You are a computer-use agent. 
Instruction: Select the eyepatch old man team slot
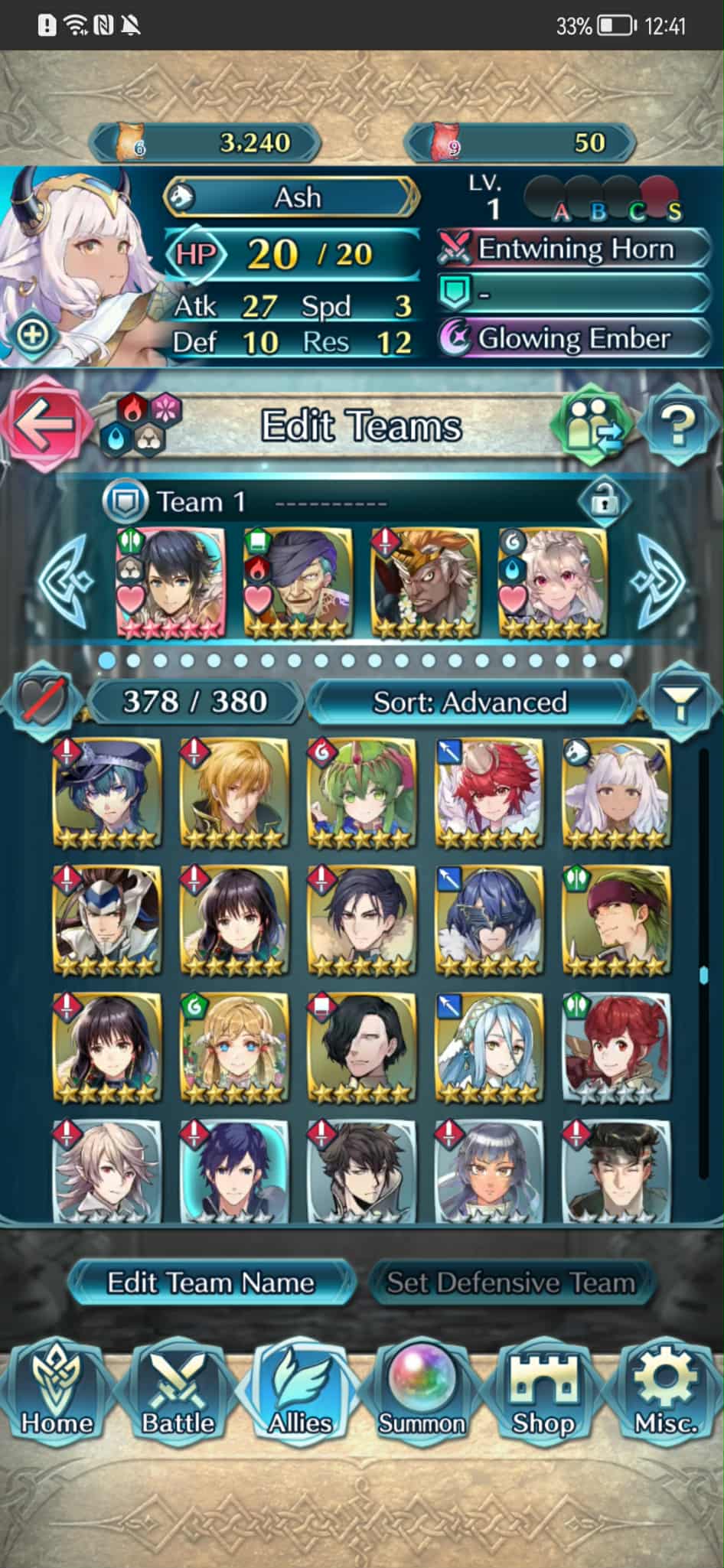point(298,583)
